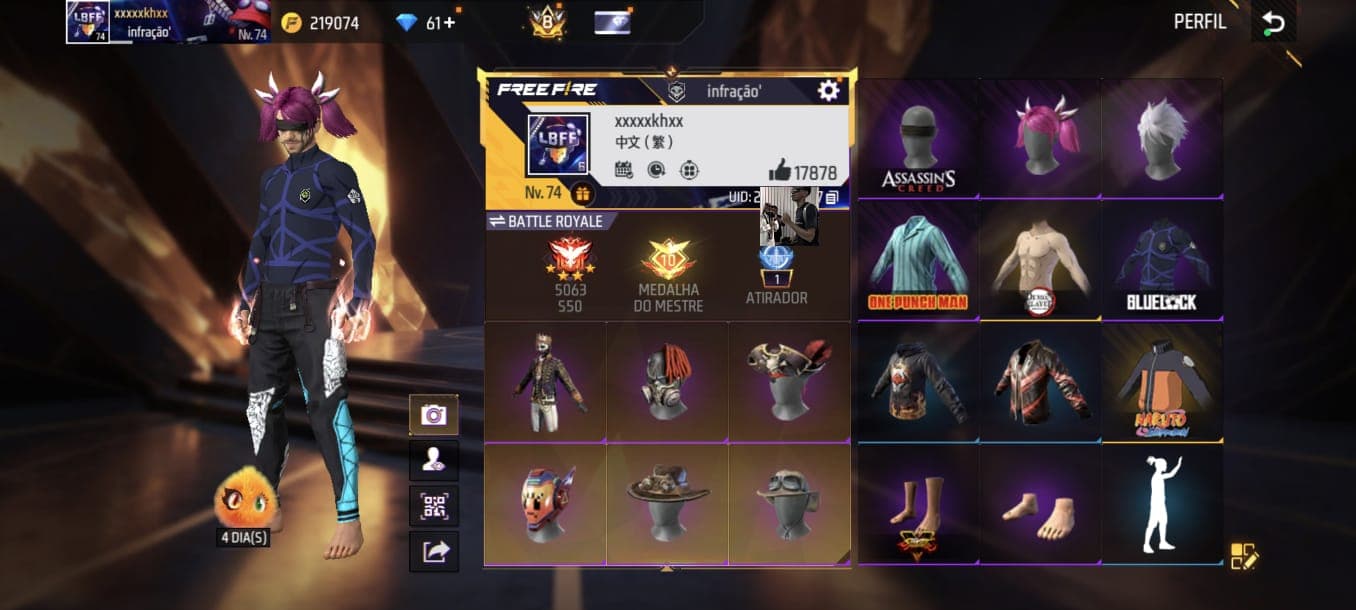Go back using the return arrow

coord(1273,23)
